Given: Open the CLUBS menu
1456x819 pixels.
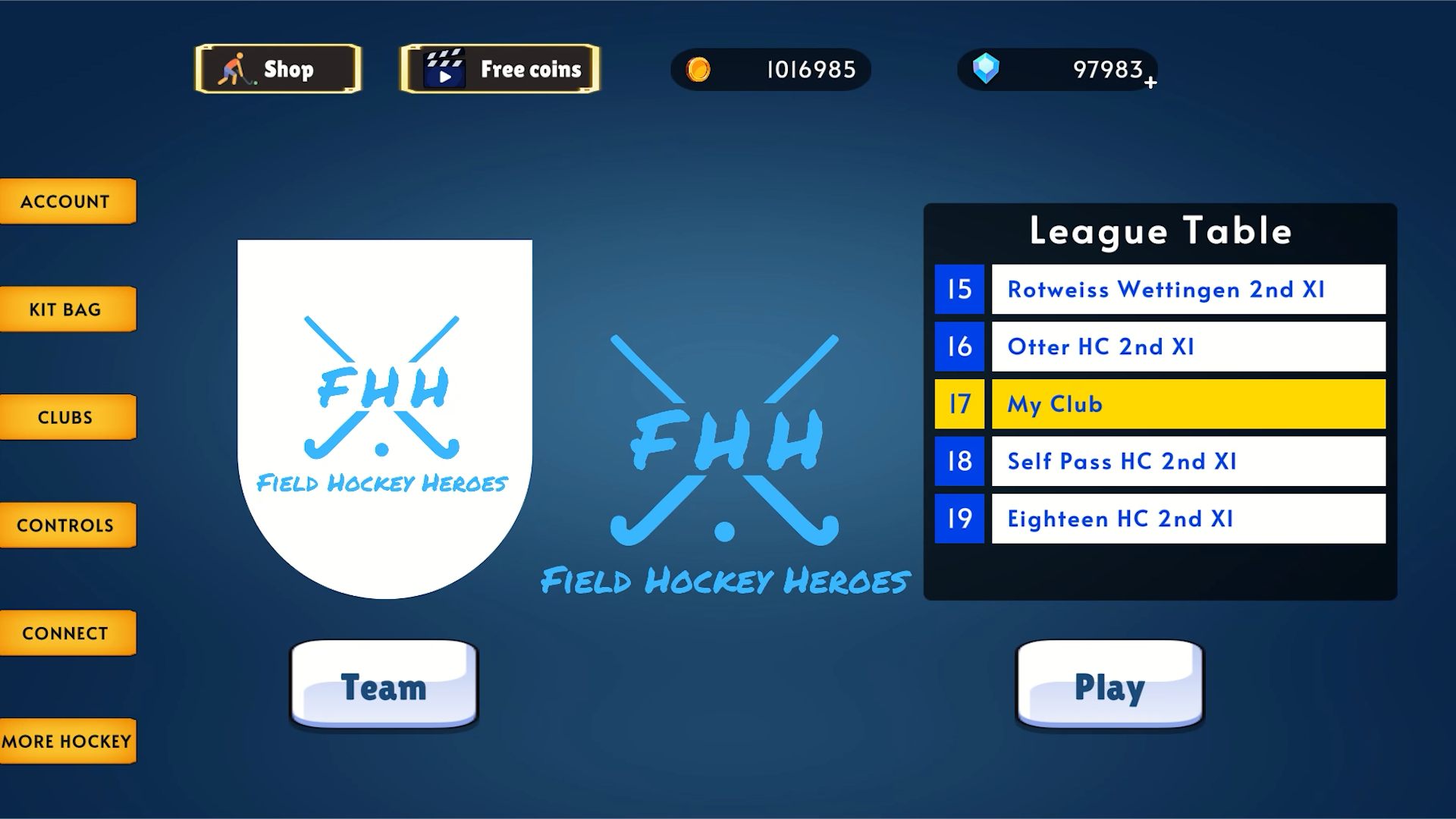Looking at the screenshot, I should pos(67,416).
